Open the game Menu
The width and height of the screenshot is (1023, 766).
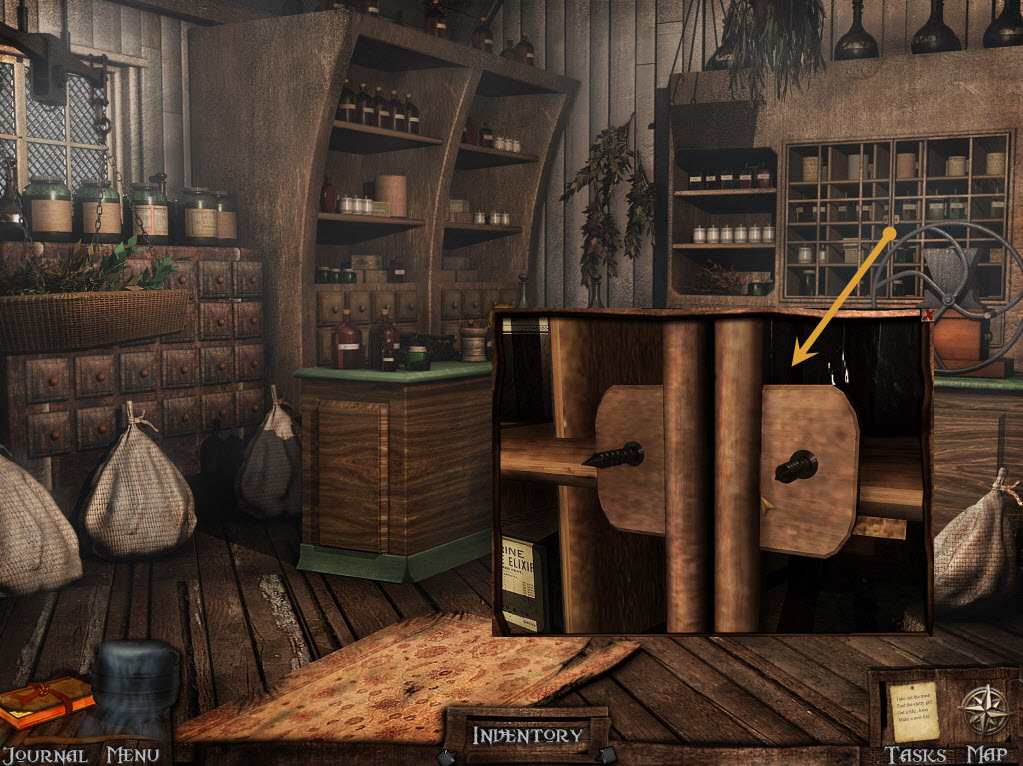133,755
